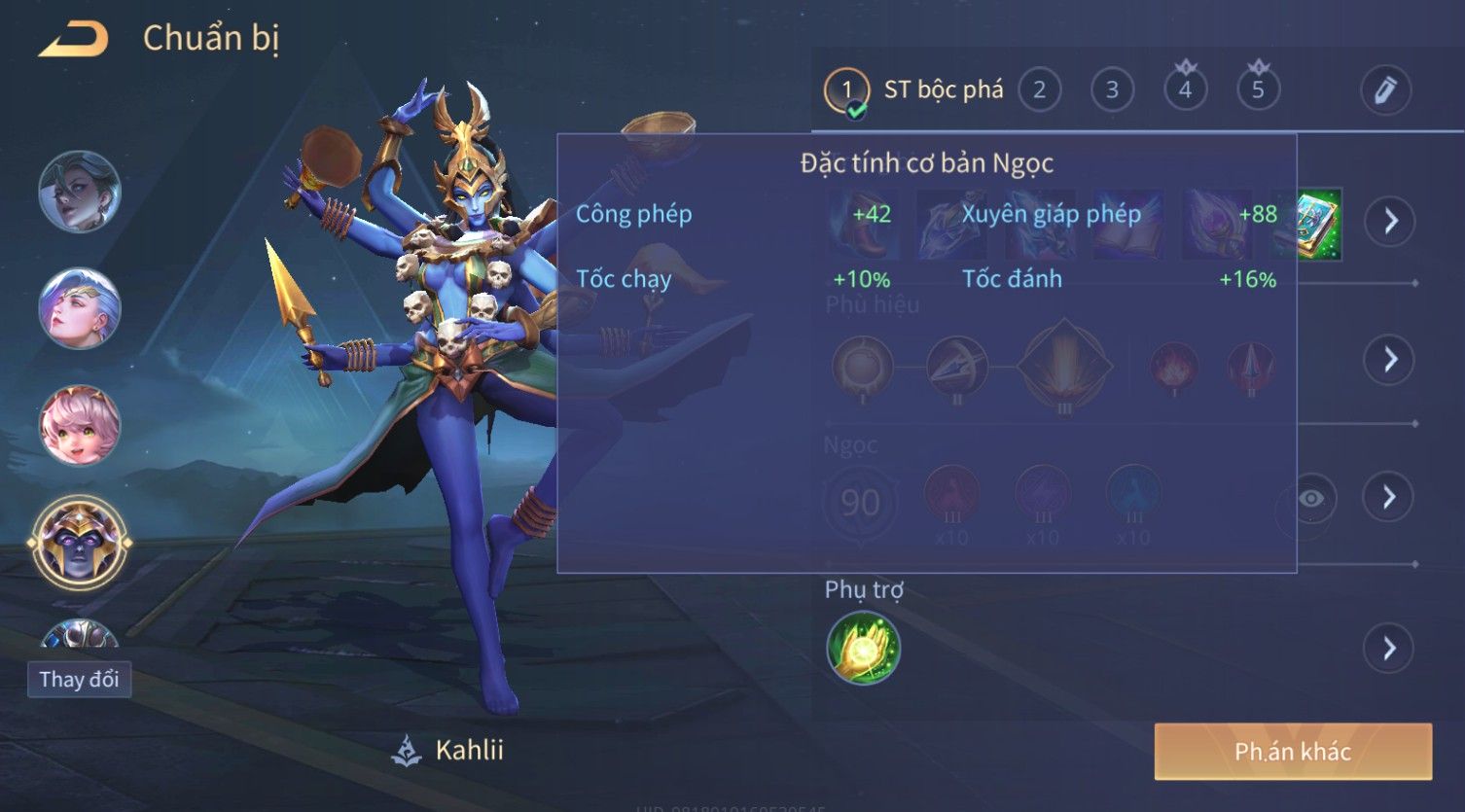Select the green hand Phụ trợ spell
The height and width of the screenshot is (812, 1465).
pos(863,648)
